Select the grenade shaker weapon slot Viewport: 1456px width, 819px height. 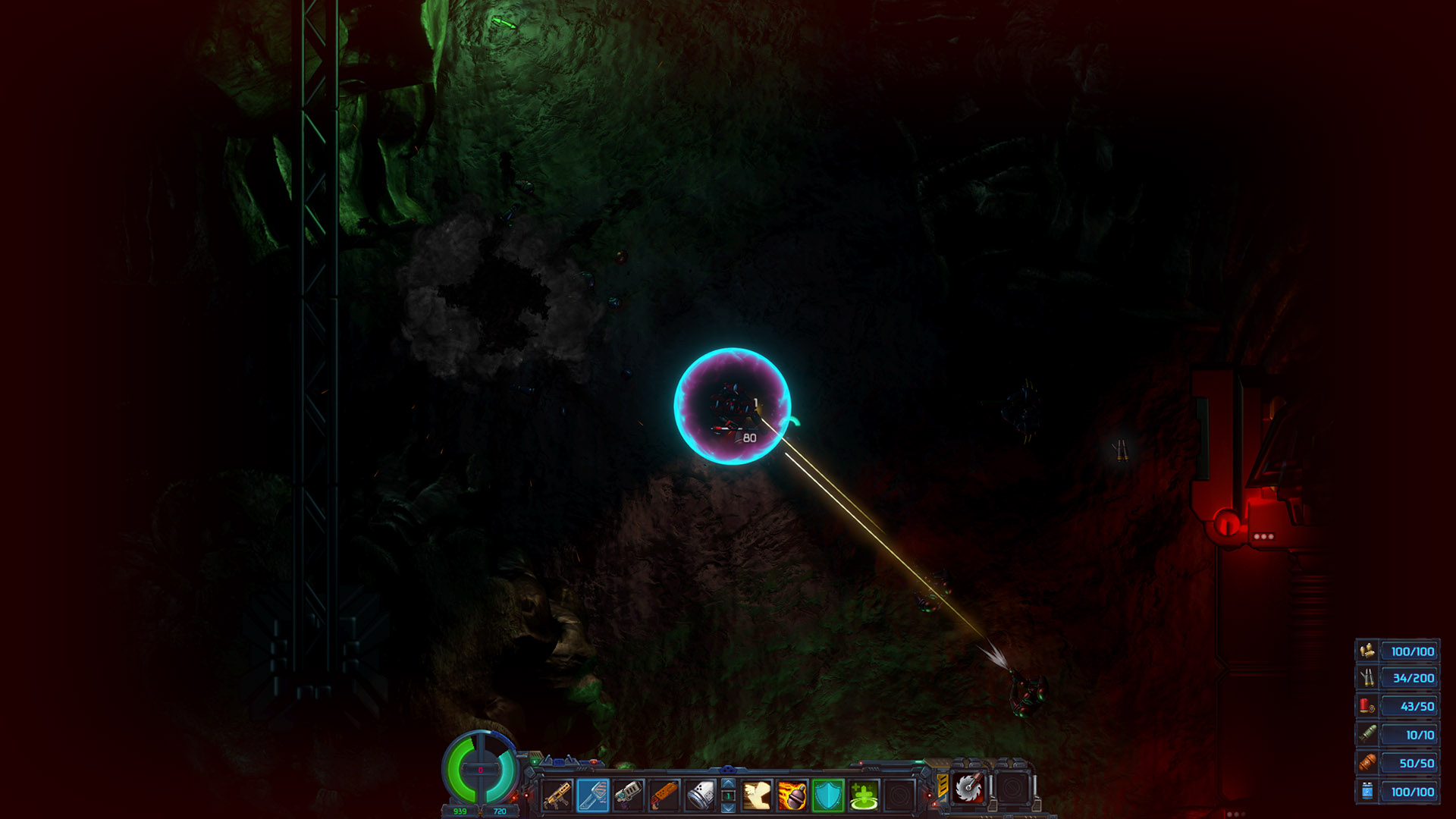(x=699, y=794)
